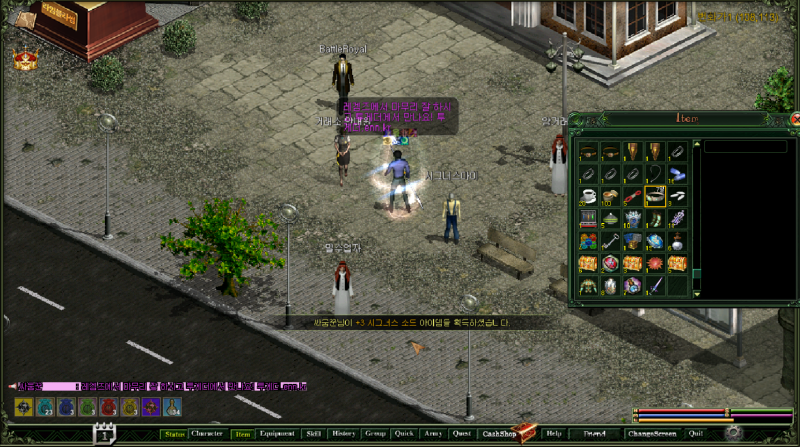
Task: Show the Quest log
Action: [462, 434]
